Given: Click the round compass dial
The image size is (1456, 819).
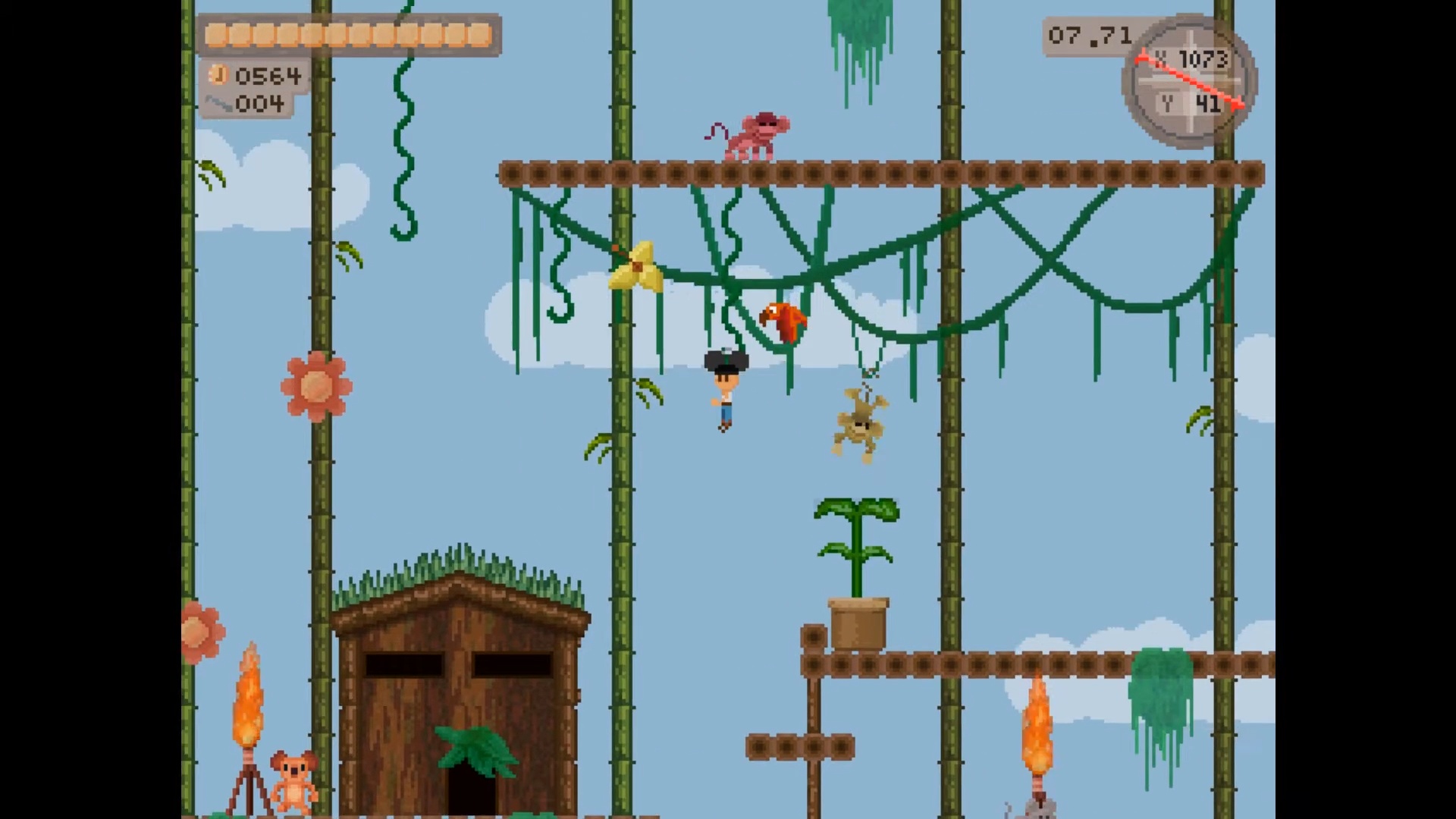Looking at the screenshot, I should coord(1188,80).
